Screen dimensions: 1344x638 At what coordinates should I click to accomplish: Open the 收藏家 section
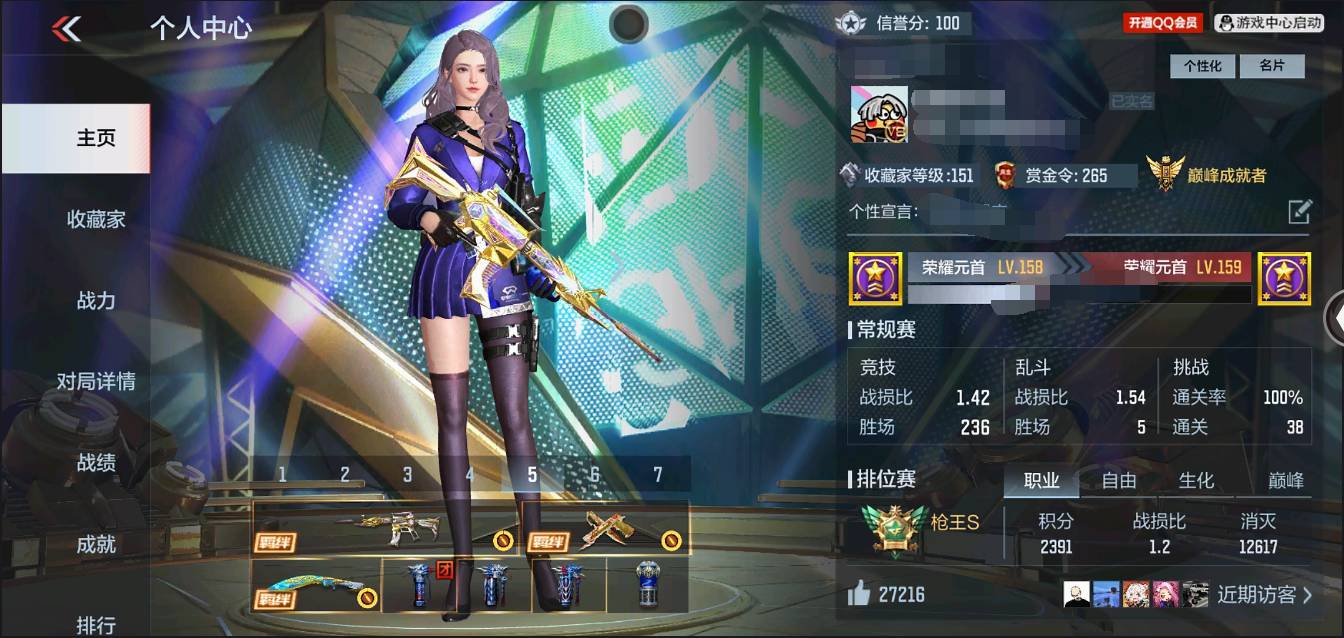click(x=96, y=219)
